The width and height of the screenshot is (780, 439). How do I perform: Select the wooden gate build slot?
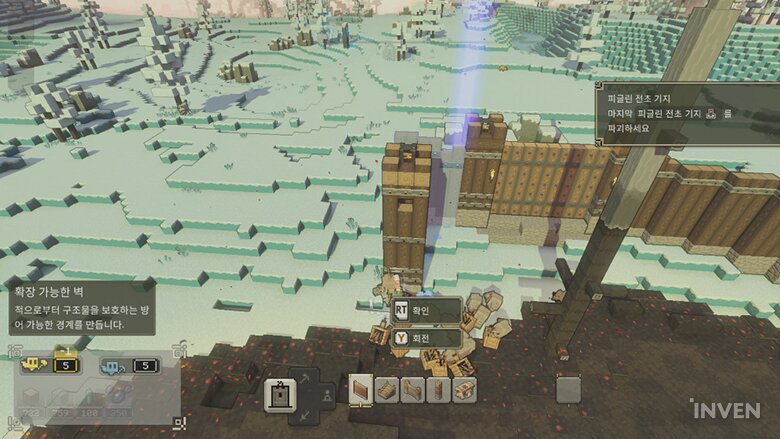point(411,390)
